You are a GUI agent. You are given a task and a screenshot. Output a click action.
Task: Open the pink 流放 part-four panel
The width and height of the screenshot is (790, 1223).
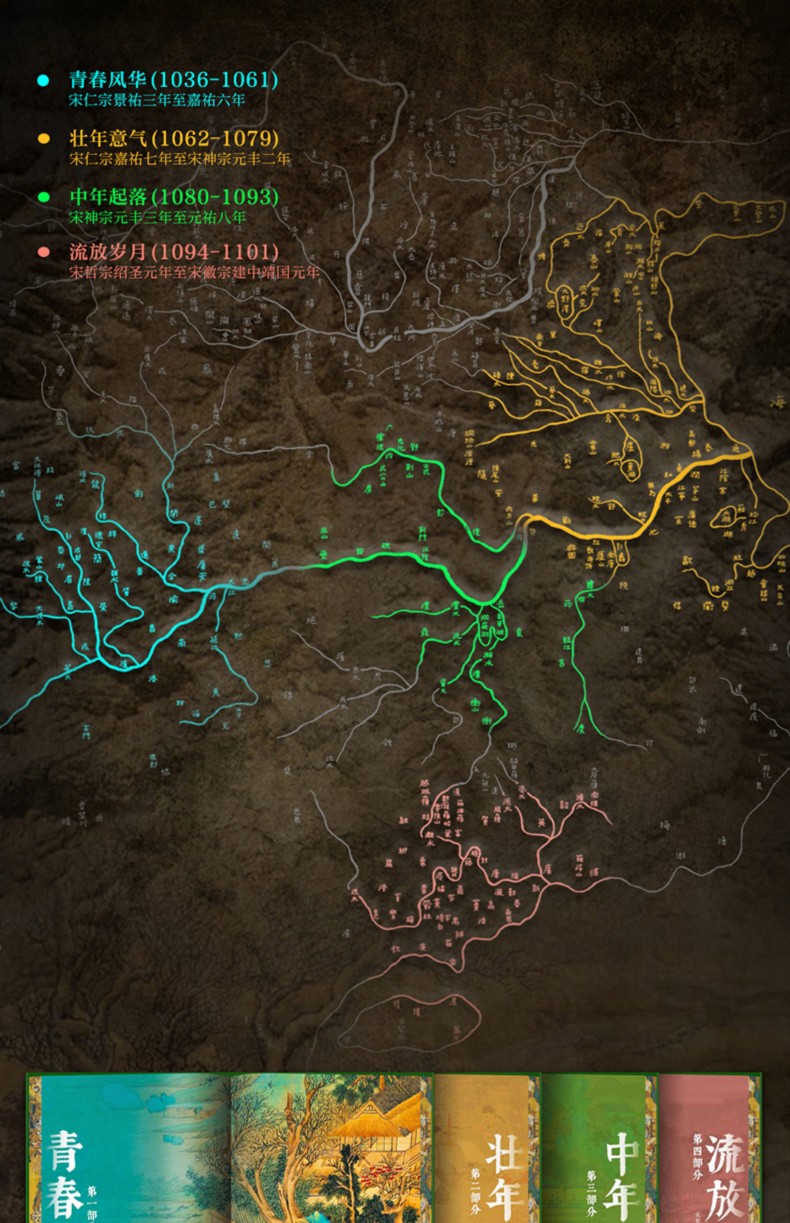pyautogui.click(x=706, y=1150)
